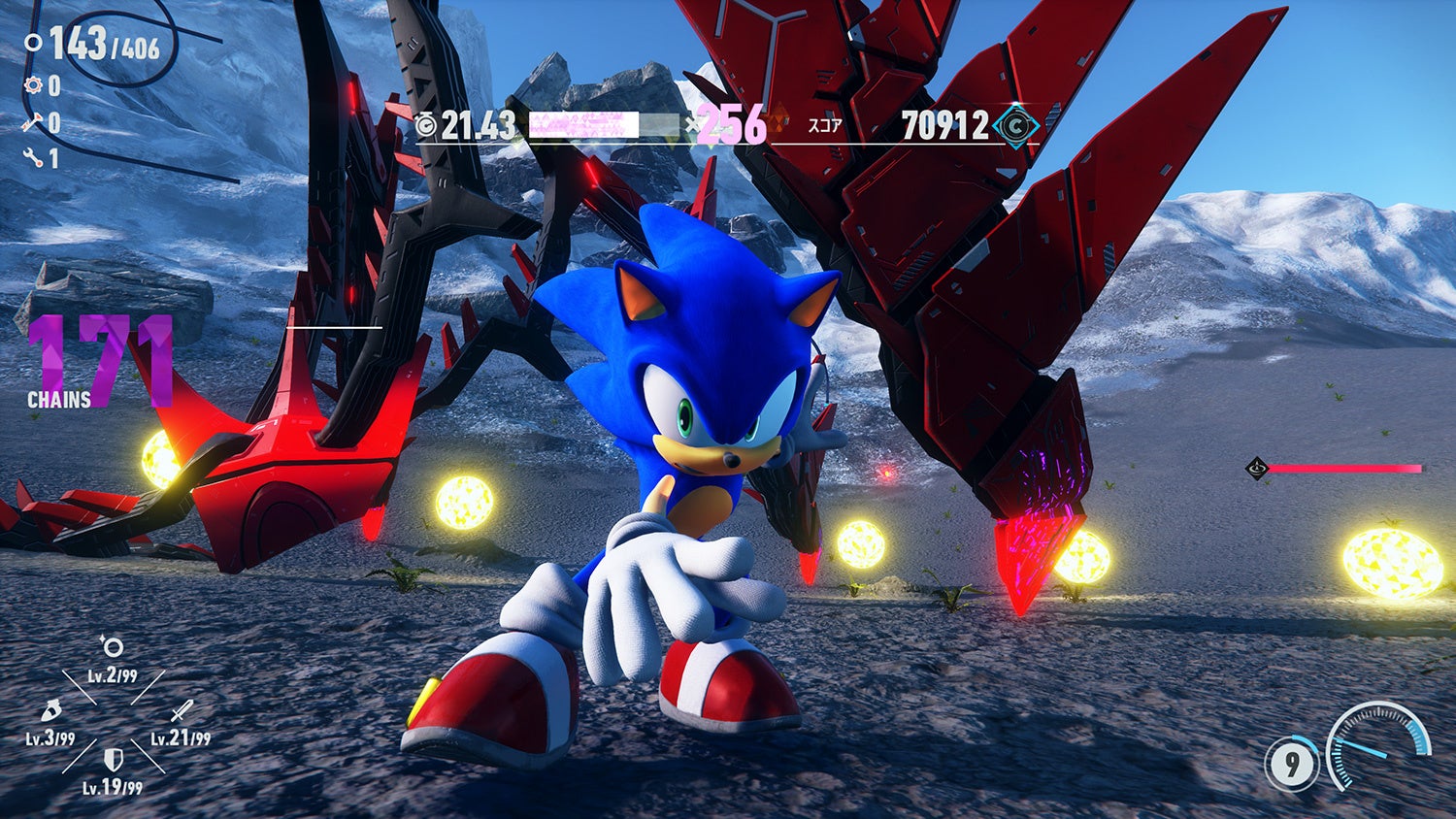Click the gear item icon
Viewport: 1456px width, 819px height.
click(x=34, y=85)
